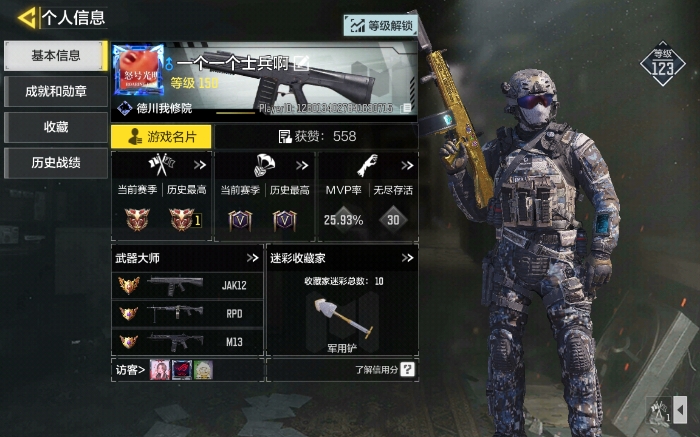
Task: Open the 游戏名片 card button
Action: 161,136
